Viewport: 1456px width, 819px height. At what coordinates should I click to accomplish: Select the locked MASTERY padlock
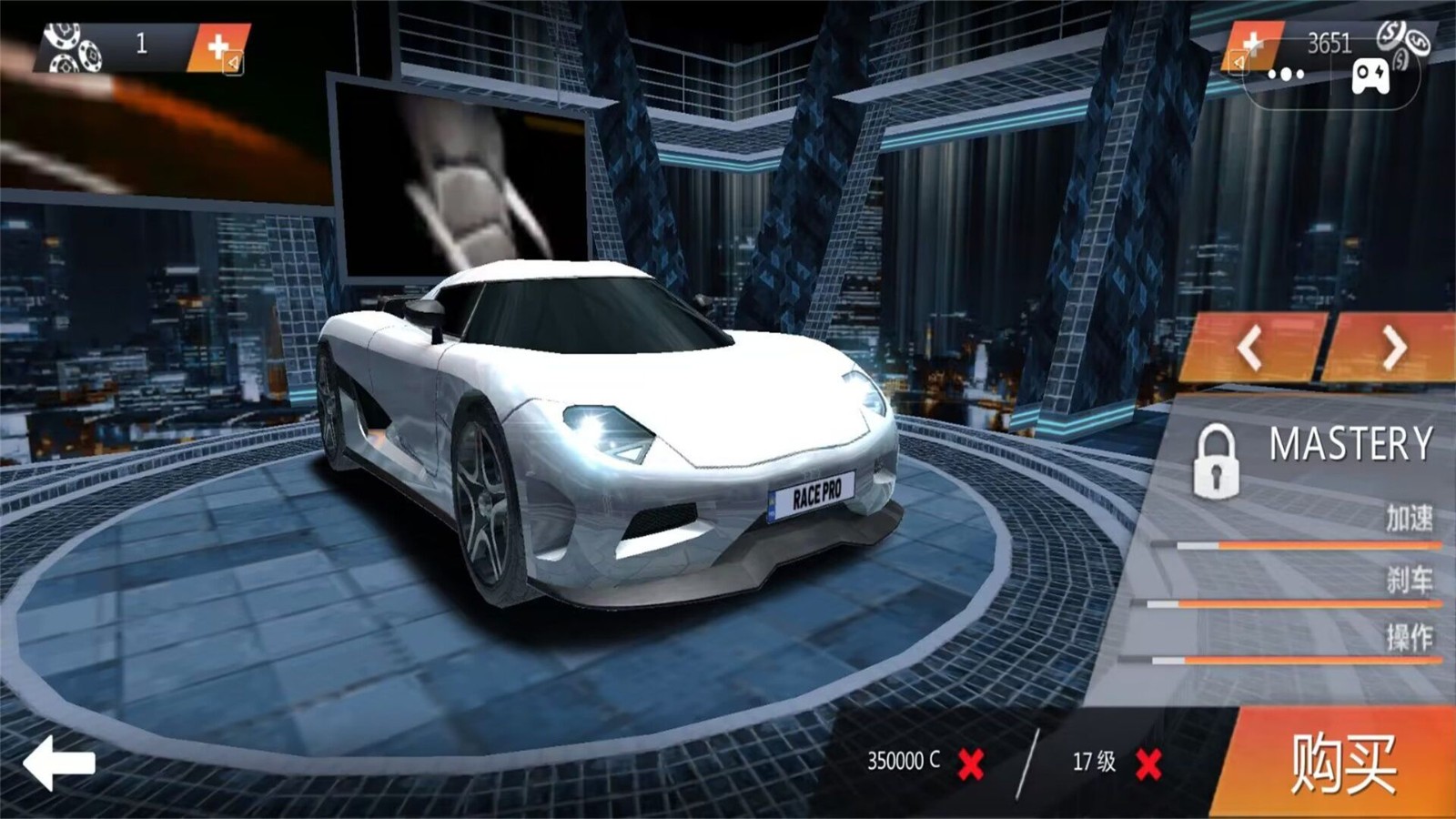coord(1216,460)
